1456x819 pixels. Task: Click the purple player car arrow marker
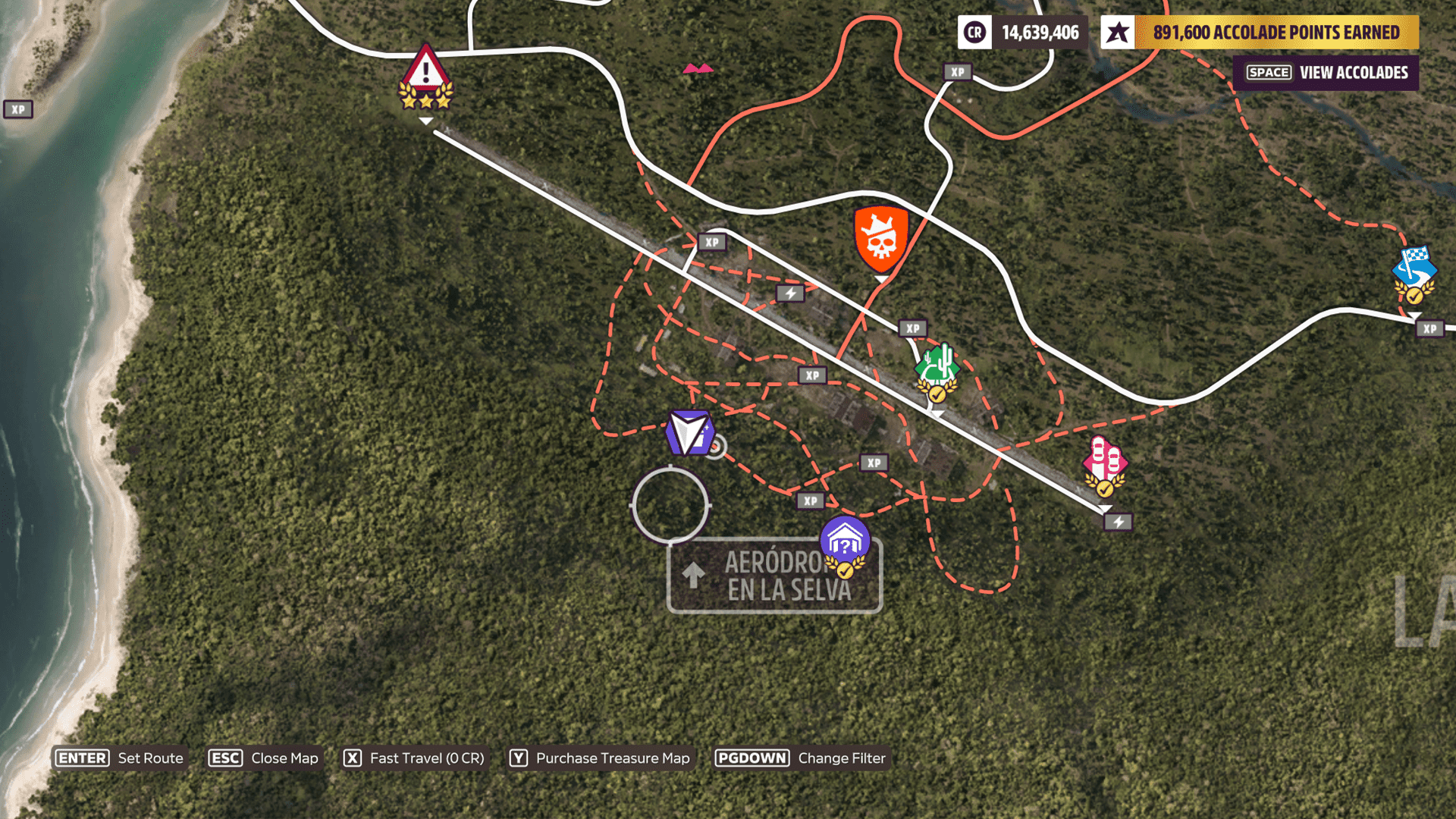(689, 433)
